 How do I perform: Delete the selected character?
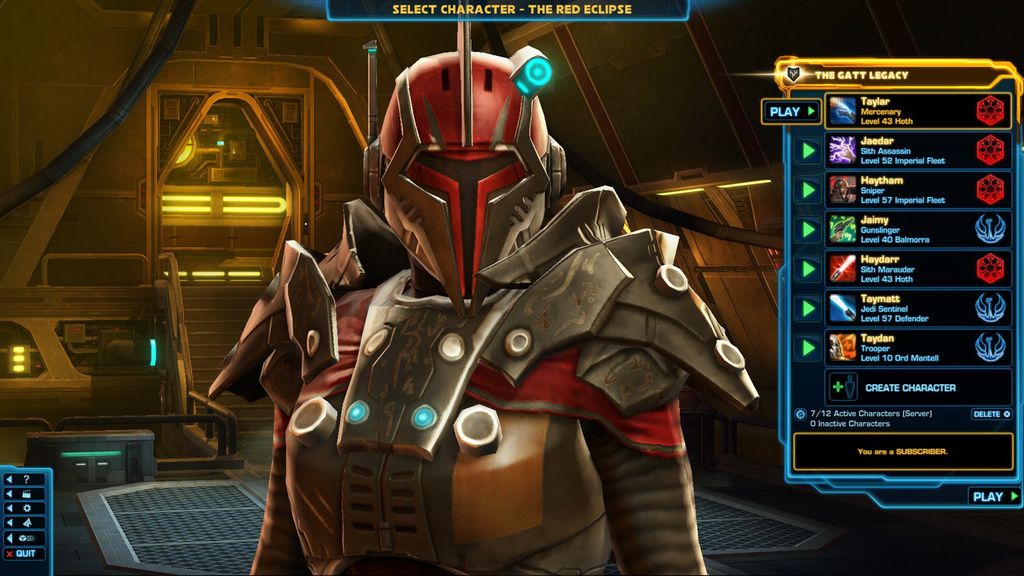pos(990,414)
